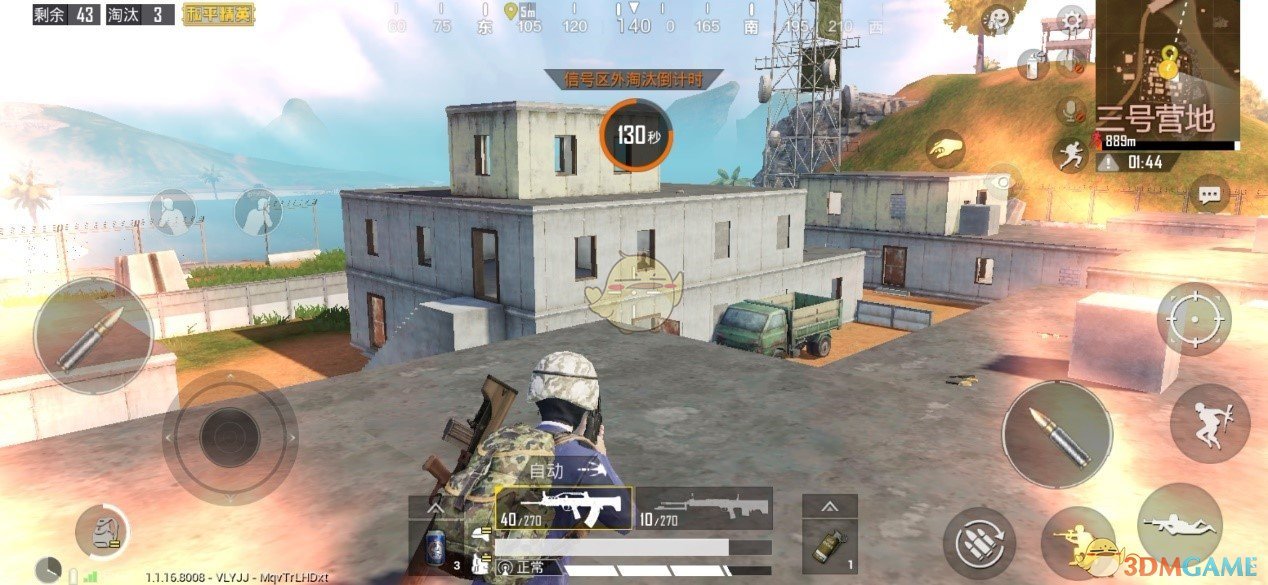Switch to the second weapon with 10/270 ammo
Screen dimensions: 1268x585
(704, 508)
